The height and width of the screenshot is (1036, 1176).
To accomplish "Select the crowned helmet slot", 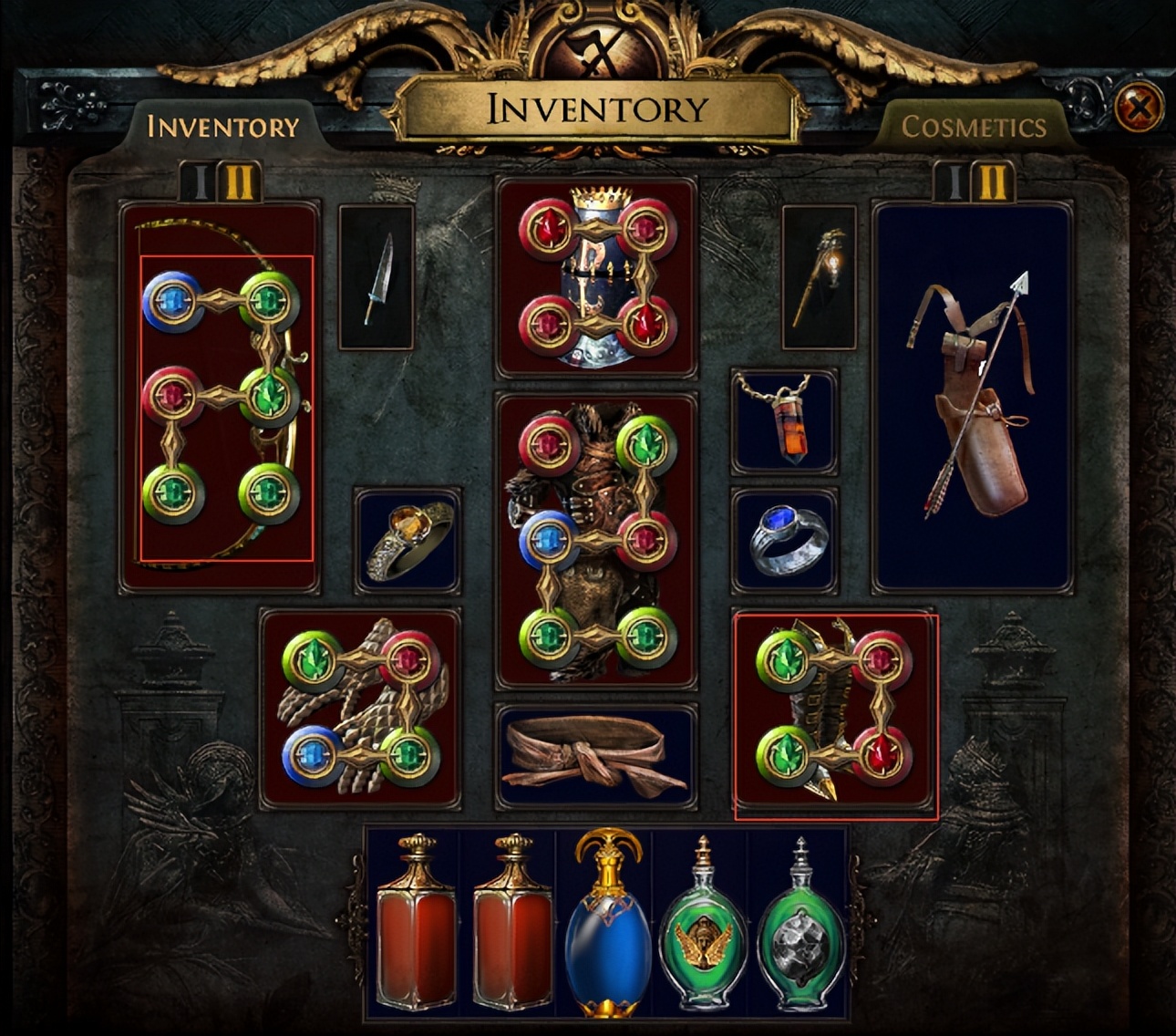I will pyautogui.click(x=596, y=277).
